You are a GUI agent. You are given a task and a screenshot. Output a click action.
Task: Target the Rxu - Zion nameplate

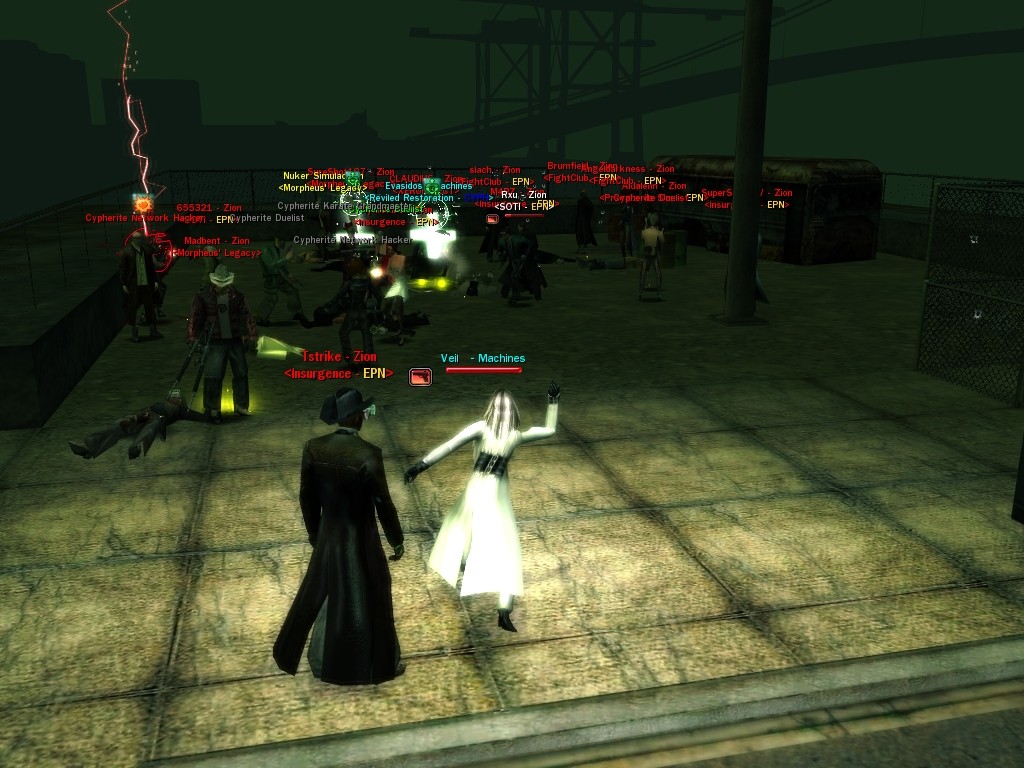pyautogui.click(x=523, y=195)
